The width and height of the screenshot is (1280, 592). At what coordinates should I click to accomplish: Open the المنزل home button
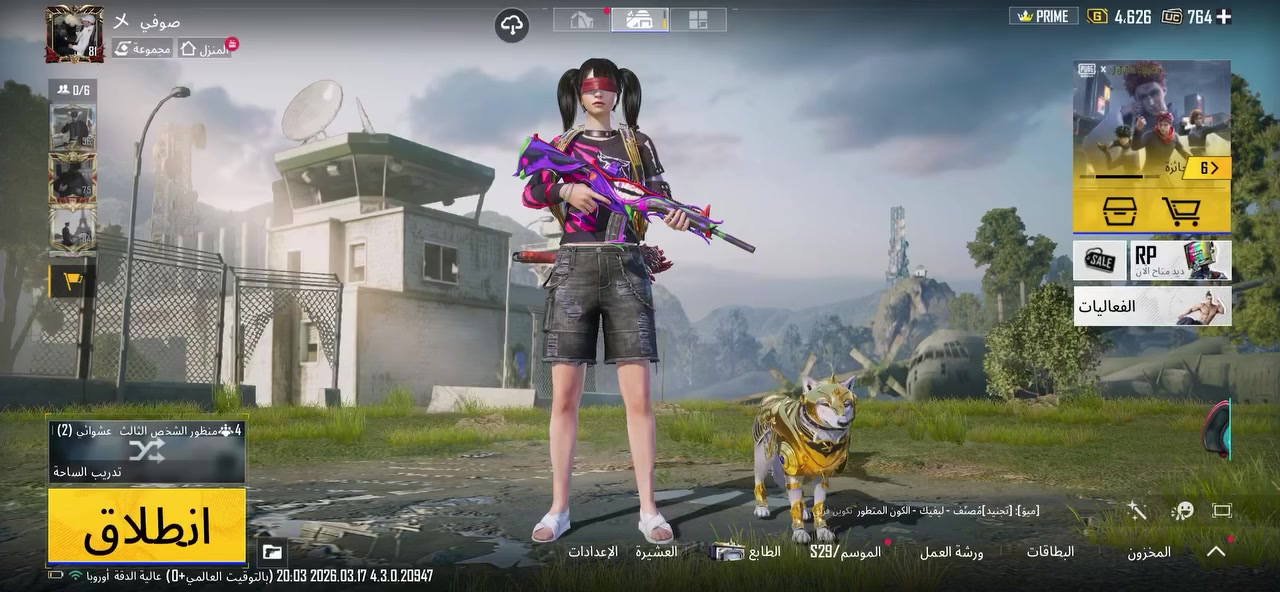pos(204,48)
